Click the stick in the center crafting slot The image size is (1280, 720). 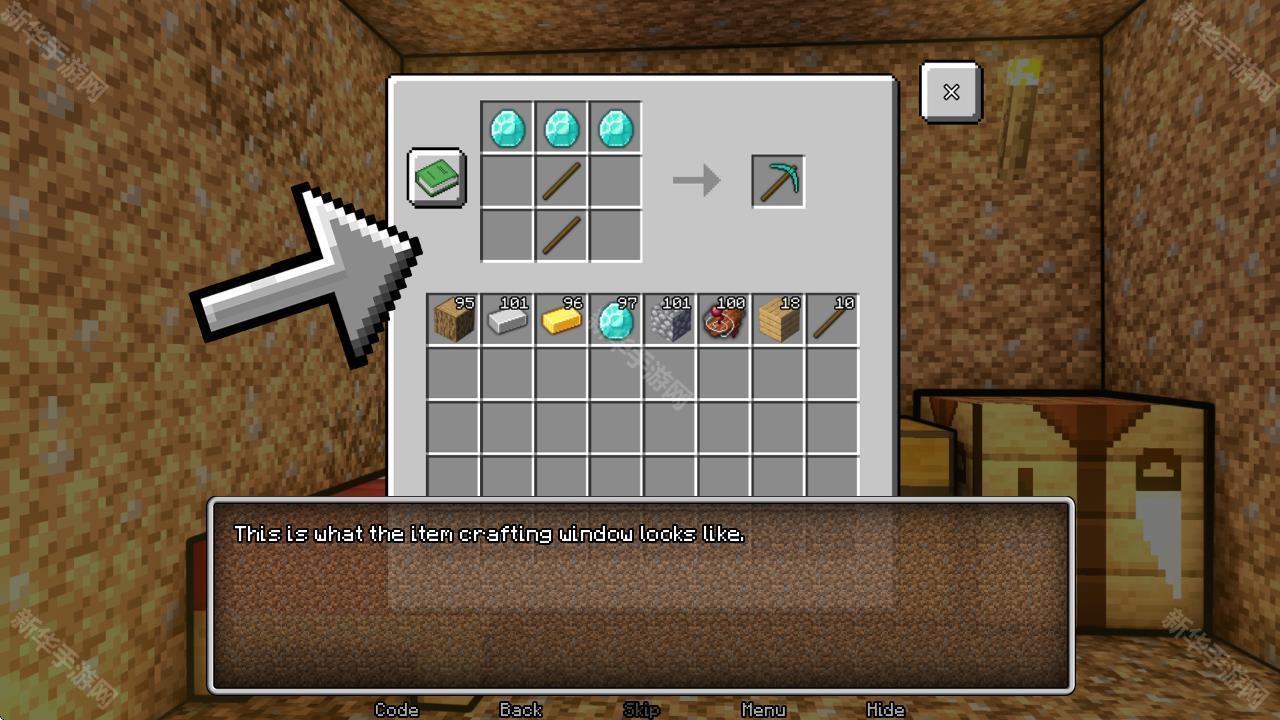click(x=560, y=180)
